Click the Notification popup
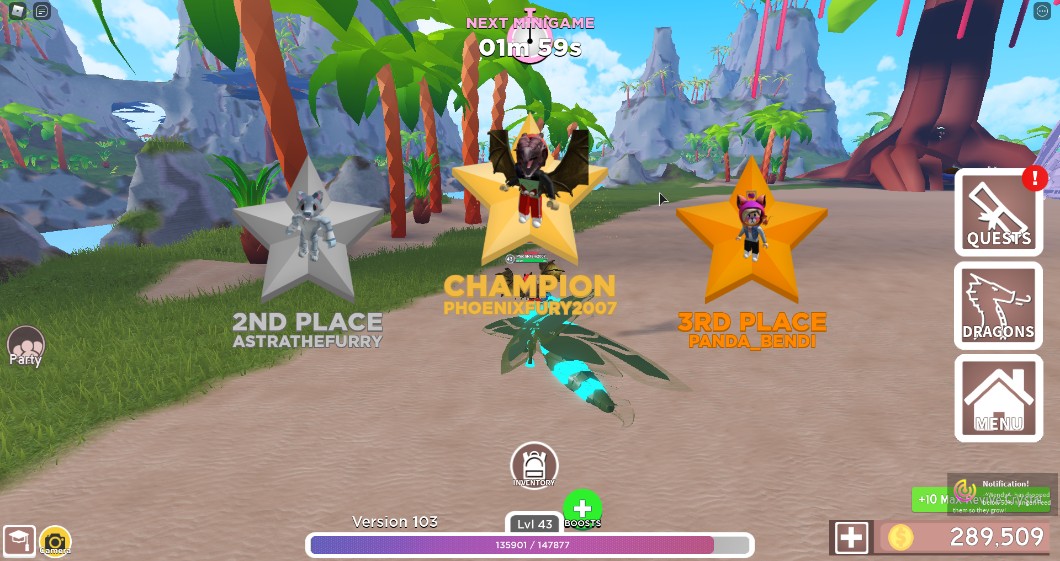1060x561 pixels. [x=1002, y=494]
